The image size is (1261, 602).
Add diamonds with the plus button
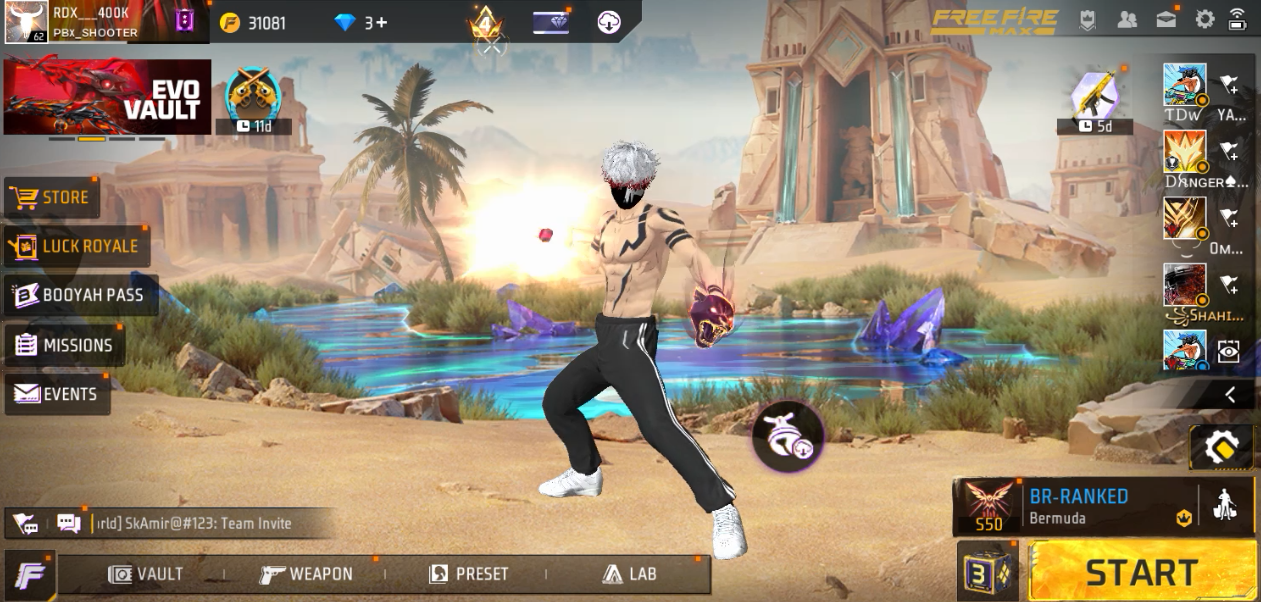tap(381, 22)
